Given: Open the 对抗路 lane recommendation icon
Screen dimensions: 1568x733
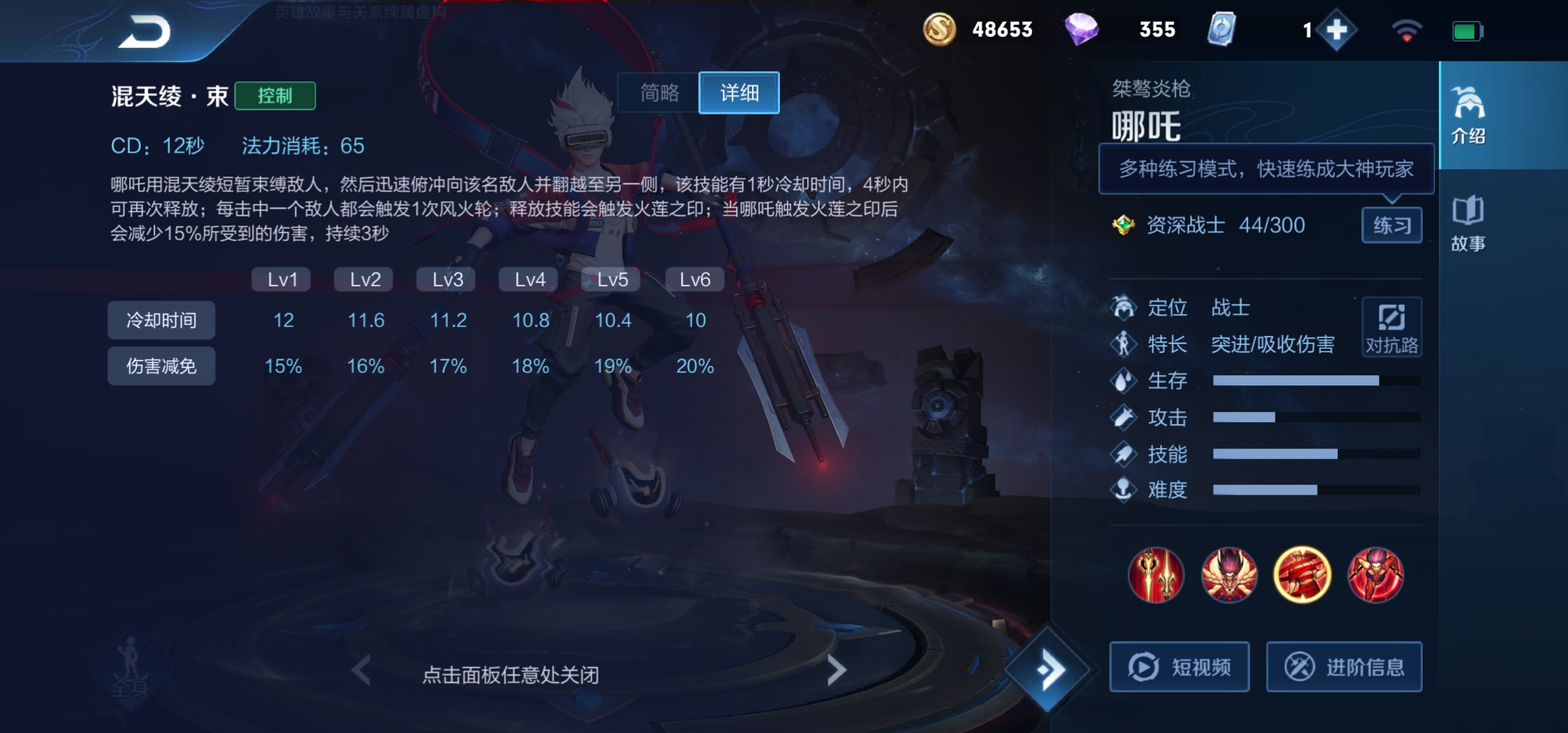Looking at the screenshot, I should 1392,327.
